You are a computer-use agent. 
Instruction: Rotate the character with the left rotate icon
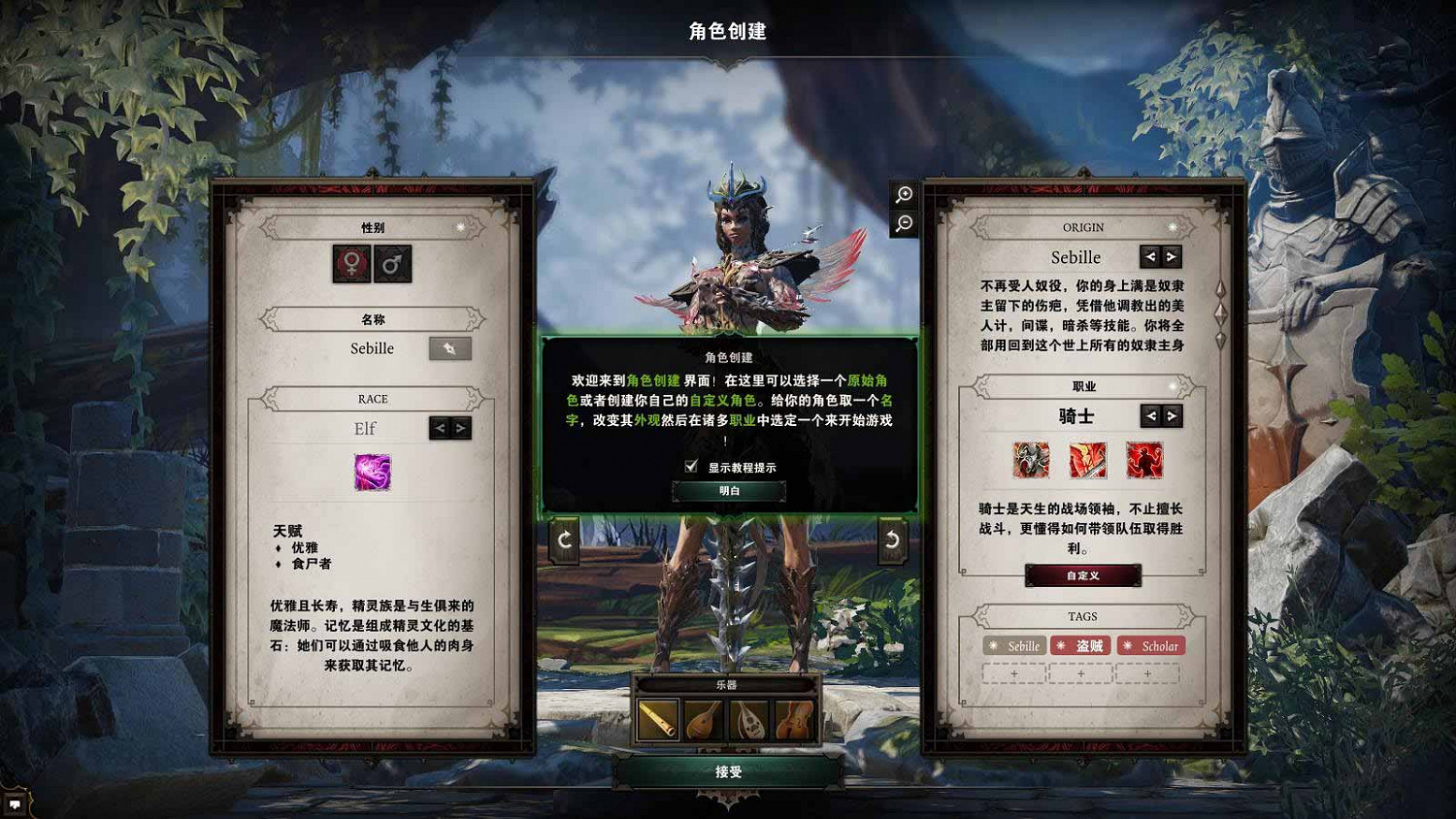566,541
